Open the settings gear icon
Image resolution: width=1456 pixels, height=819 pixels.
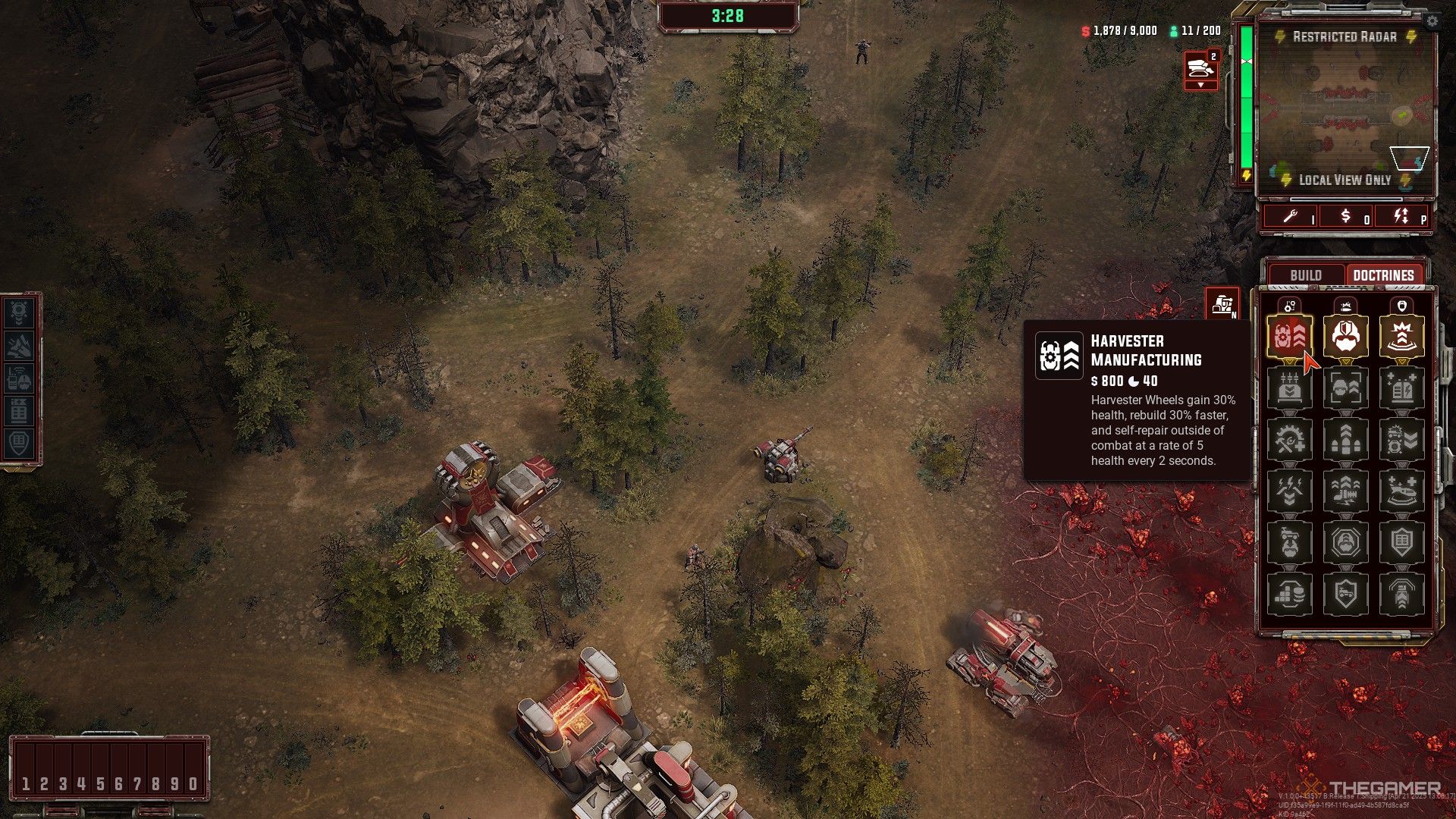point(1432,21)
